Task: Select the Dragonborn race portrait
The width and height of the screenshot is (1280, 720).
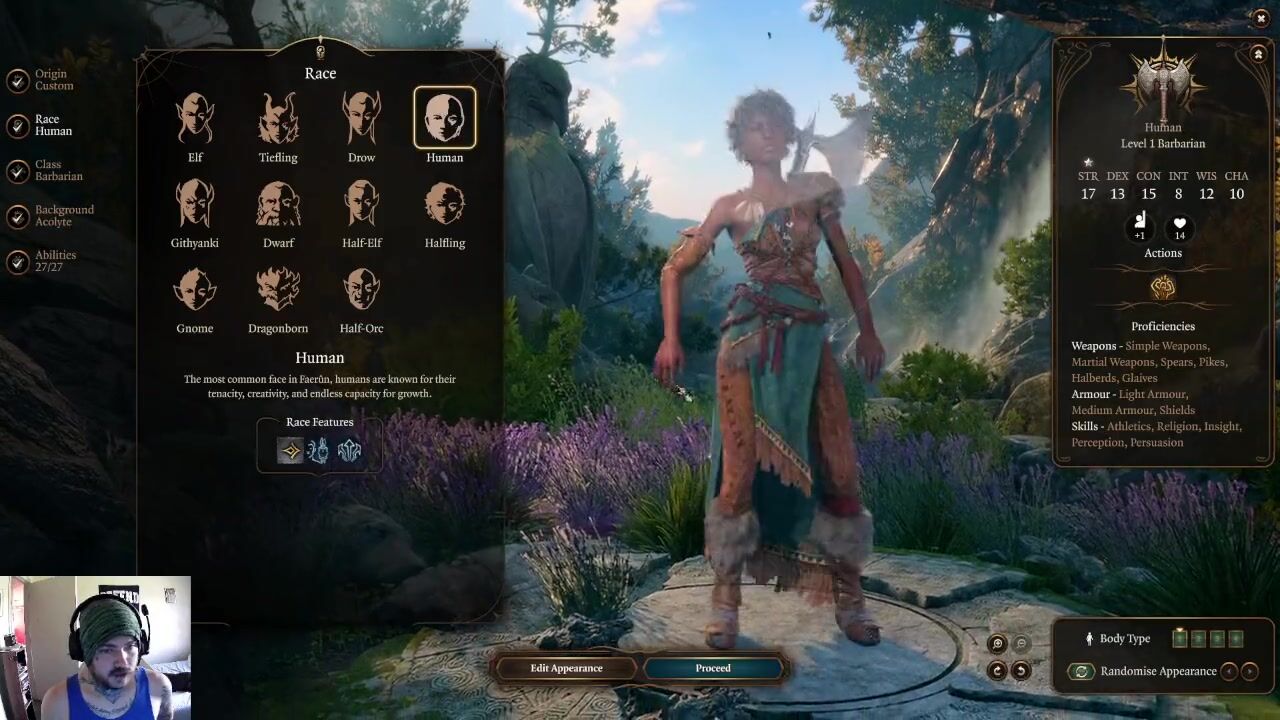Action: pyautogui.click(x=278, y=289)
